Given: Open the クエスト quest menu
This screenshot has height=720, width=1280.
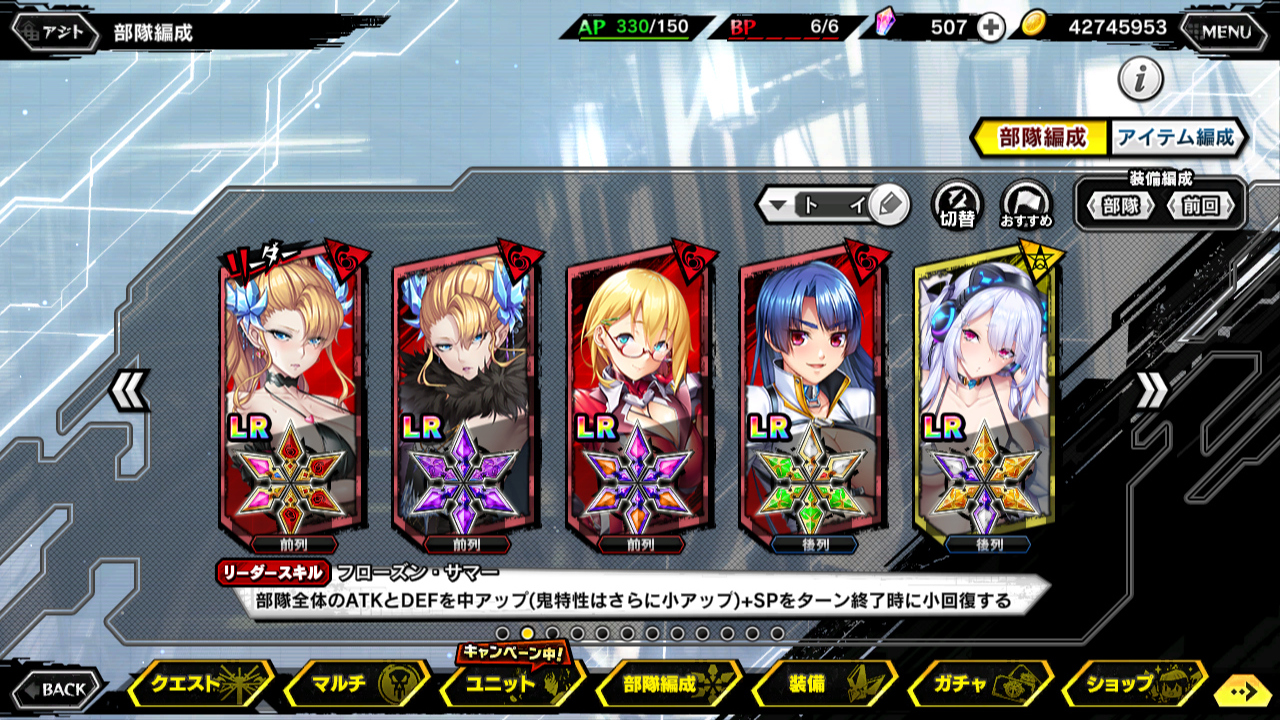Looking at the screenshot, I should click(x=202, y=685).
